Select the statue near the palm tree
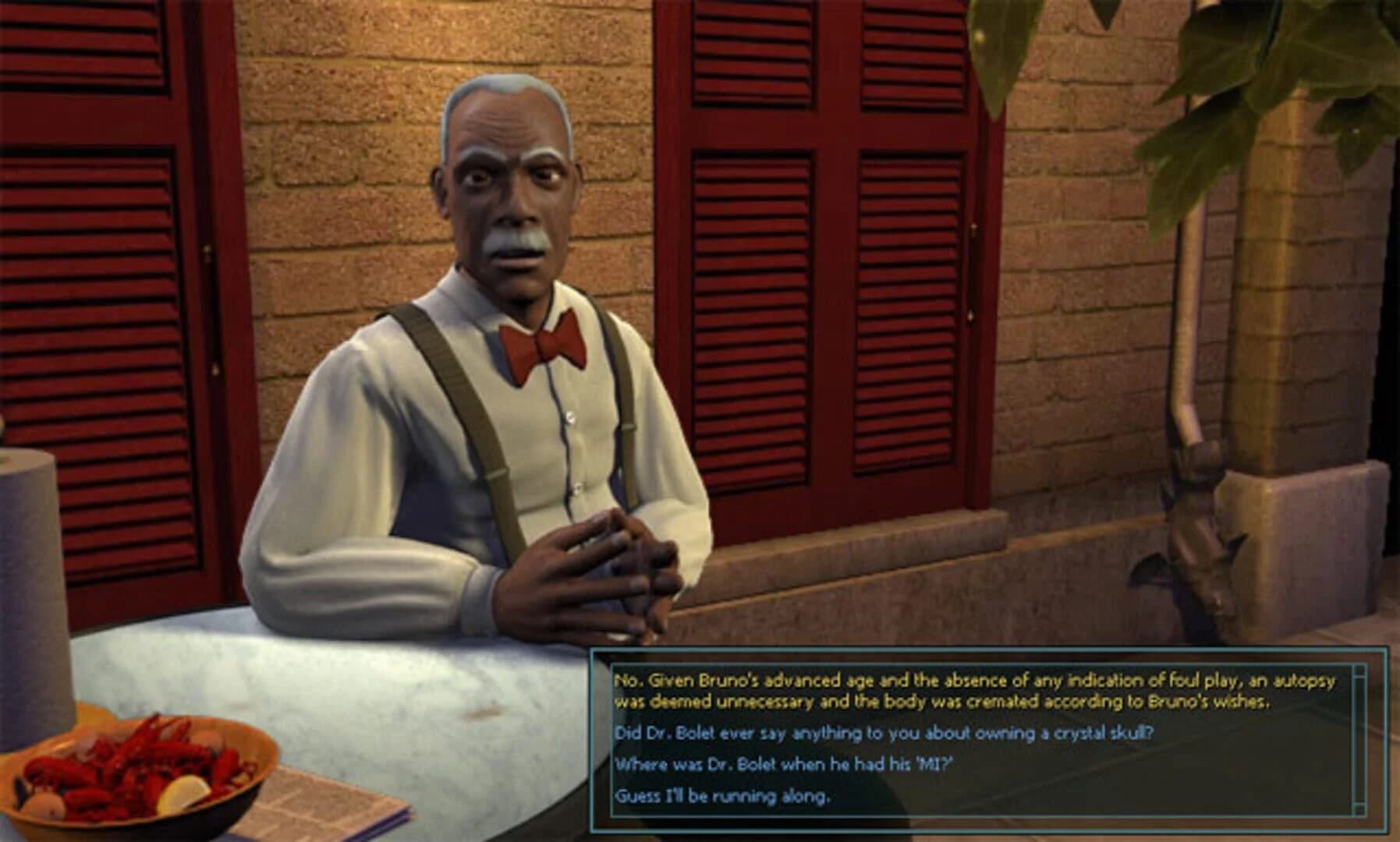Image resolution: width=1400 pixels, height=842 pixels. pos(1201,546)
